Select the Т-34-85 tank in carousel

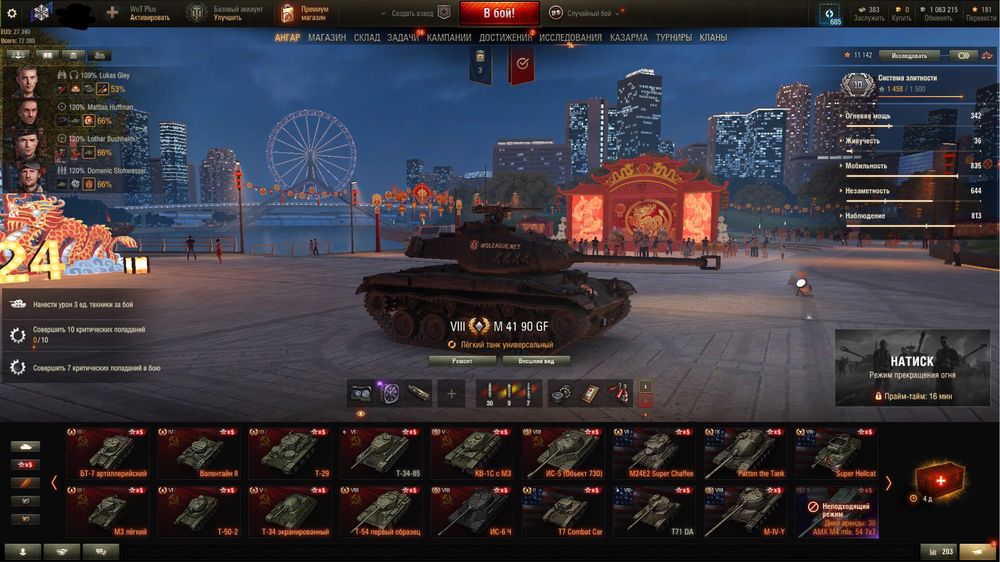tap(382, 452)
